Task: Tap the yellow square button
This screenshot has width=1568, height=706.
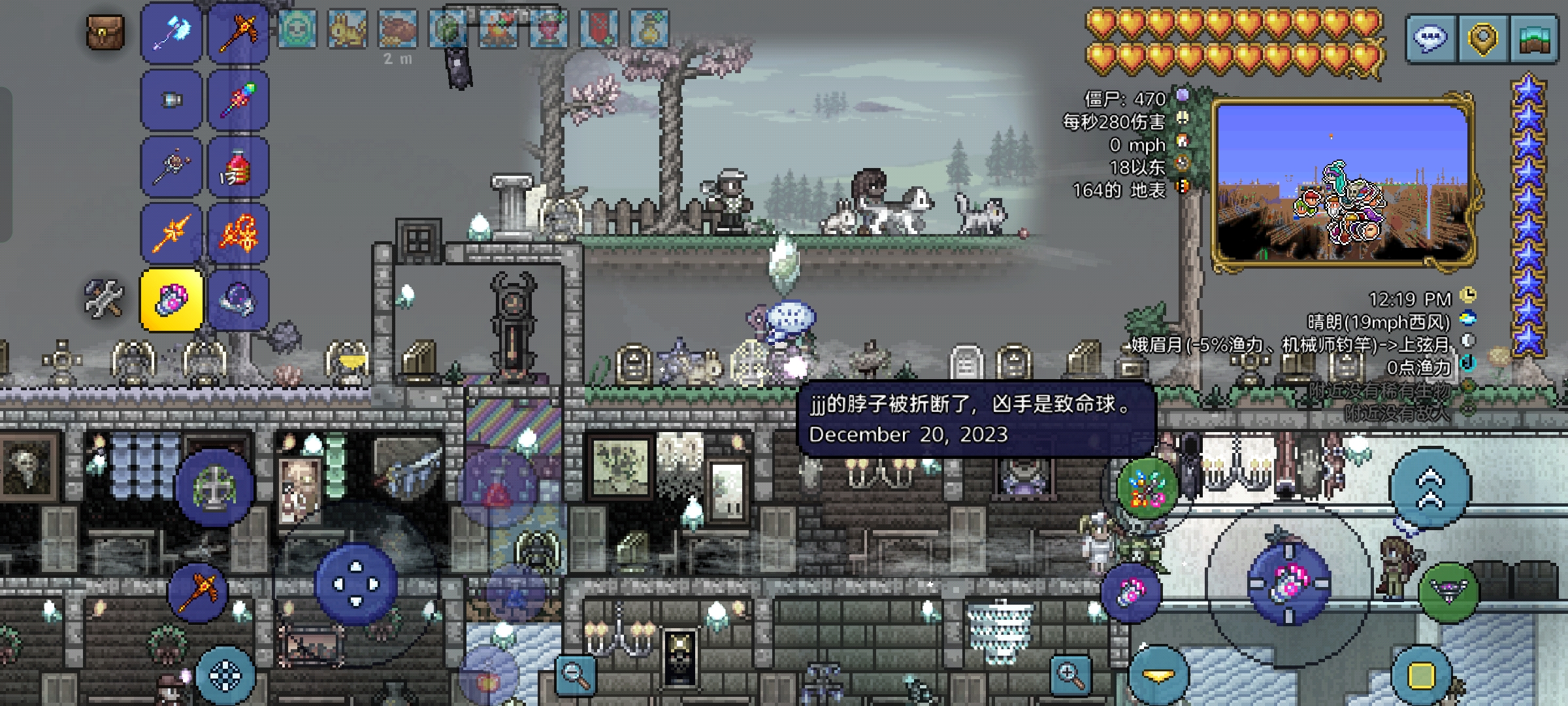Action: [x=1421, y=676]
